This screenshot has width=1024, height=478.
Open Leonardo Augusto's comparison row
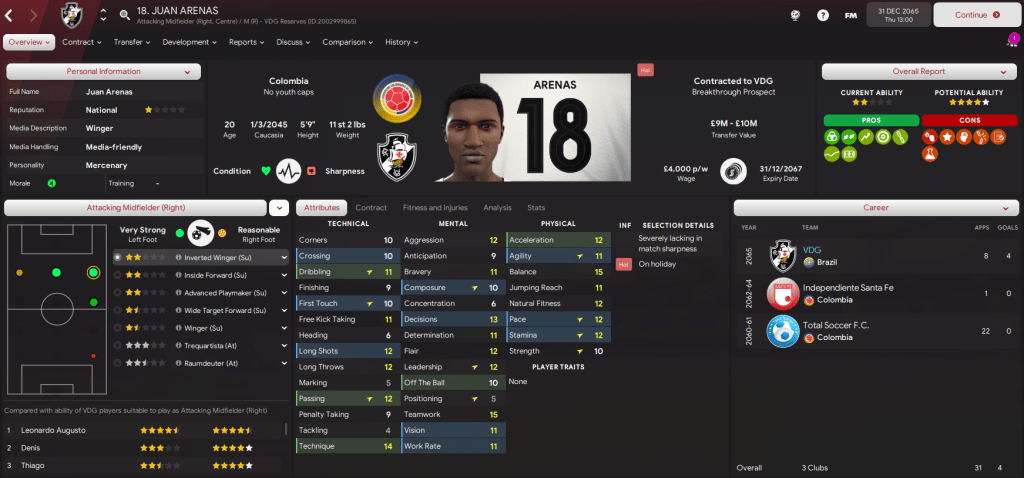point(145,430)
